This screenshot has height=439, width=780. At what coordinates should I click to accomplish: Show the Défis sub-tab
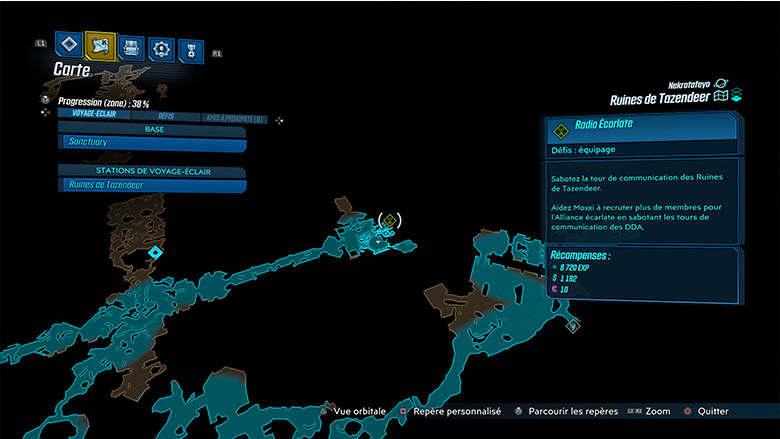[x=166, y=116]
